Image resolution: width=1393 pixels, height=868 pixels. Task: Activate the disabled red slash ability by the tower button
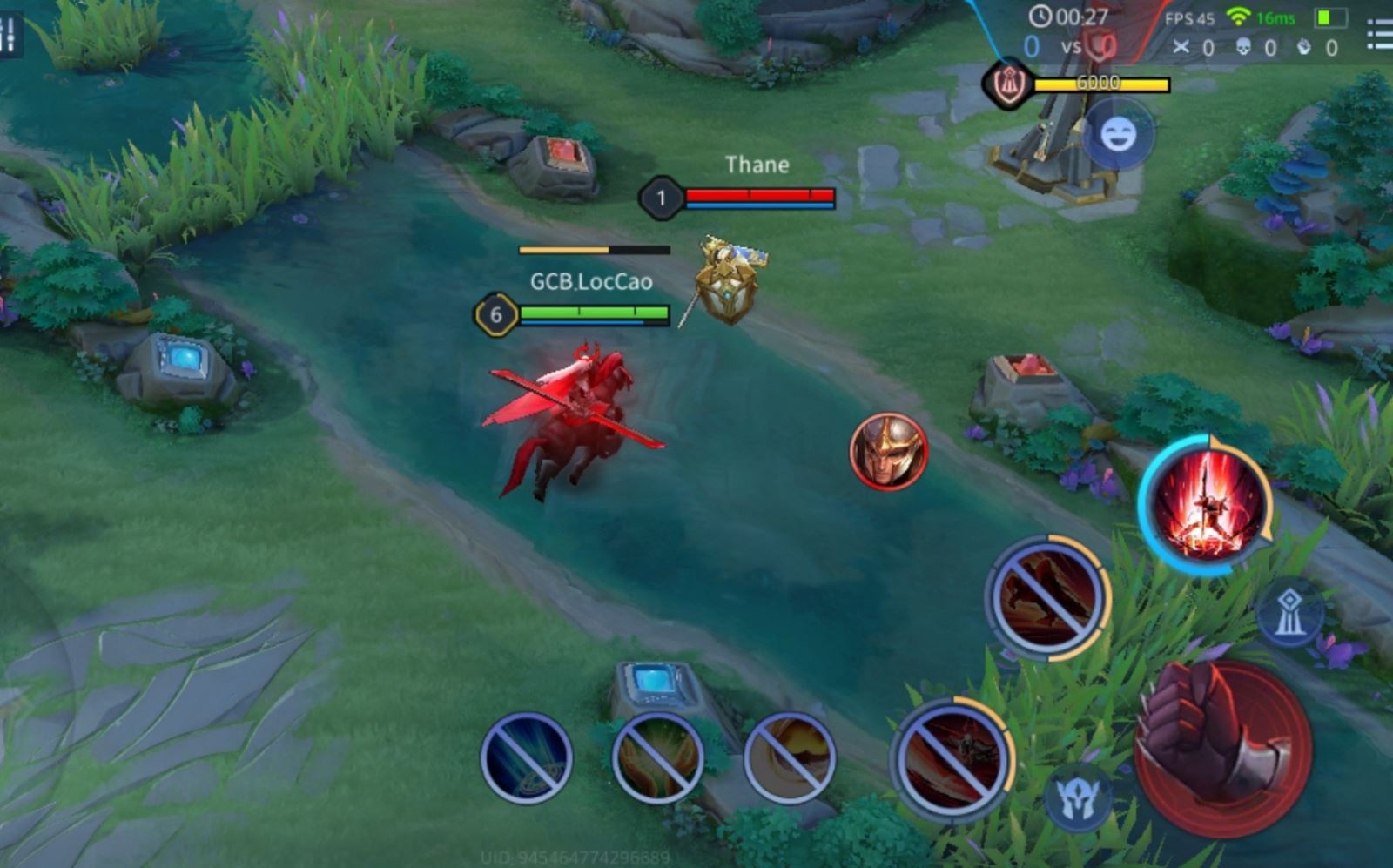coord(1047,597)
